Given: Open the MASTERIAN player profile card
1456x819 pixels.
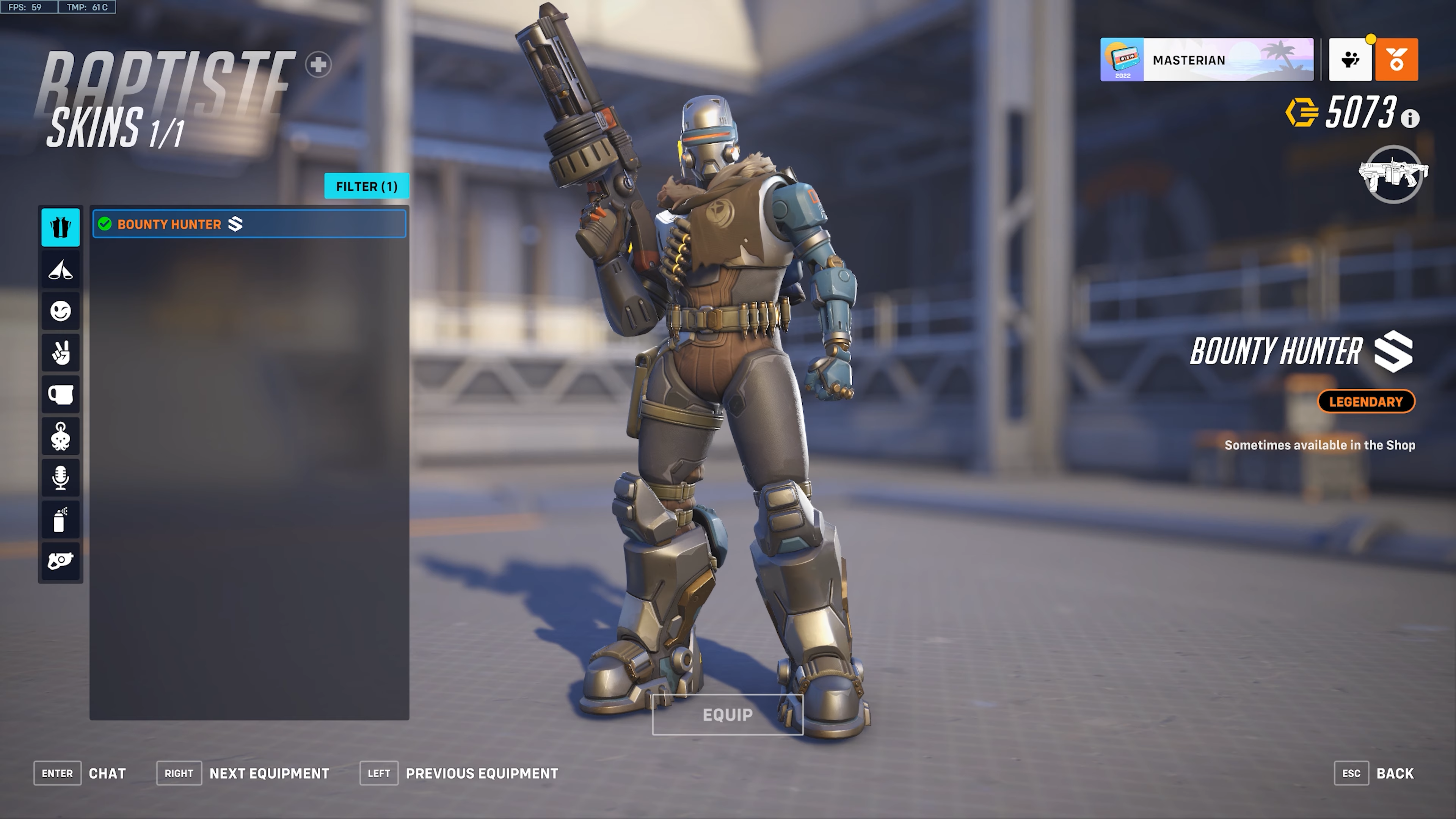Looking at the screenshot, I should (x=1206, y=60).
